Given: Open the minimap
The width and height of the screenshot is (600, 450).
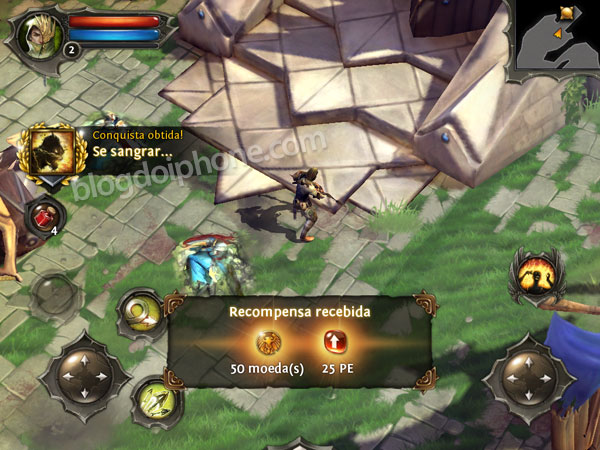Looking at the screenshot, I should tap(557, 36).
